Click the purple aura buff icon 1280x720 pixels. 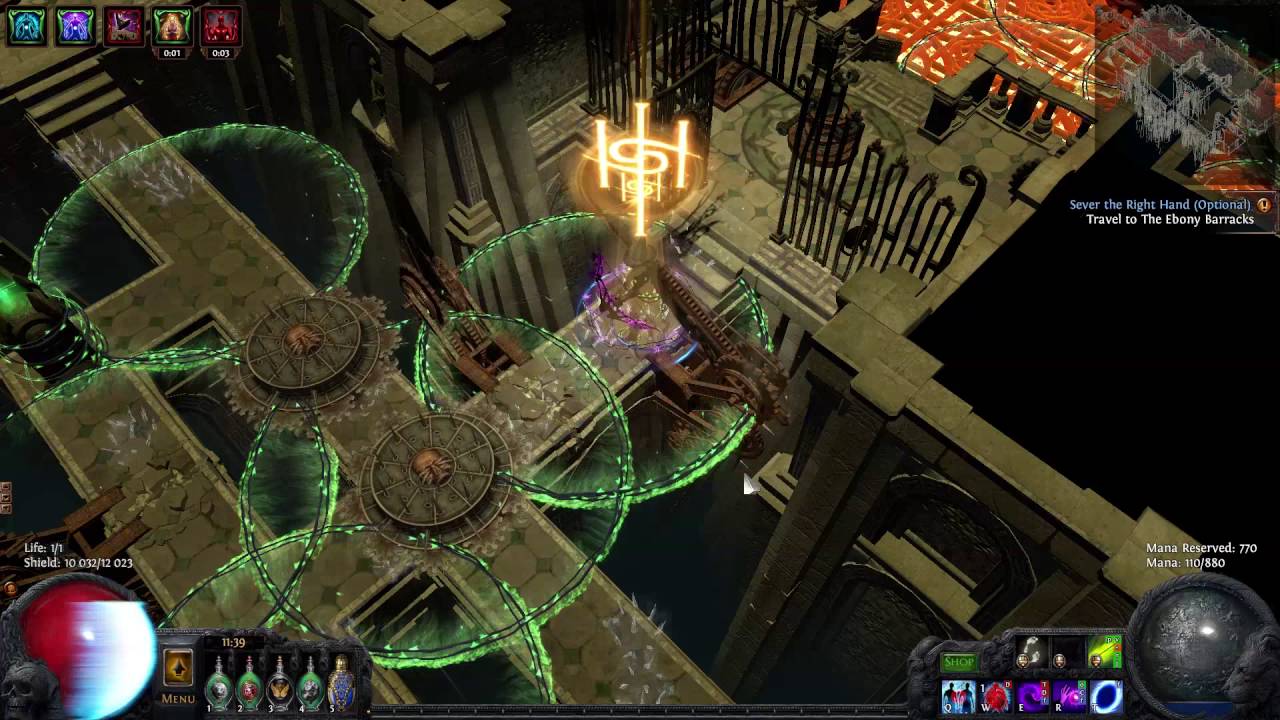coord(75,26)
